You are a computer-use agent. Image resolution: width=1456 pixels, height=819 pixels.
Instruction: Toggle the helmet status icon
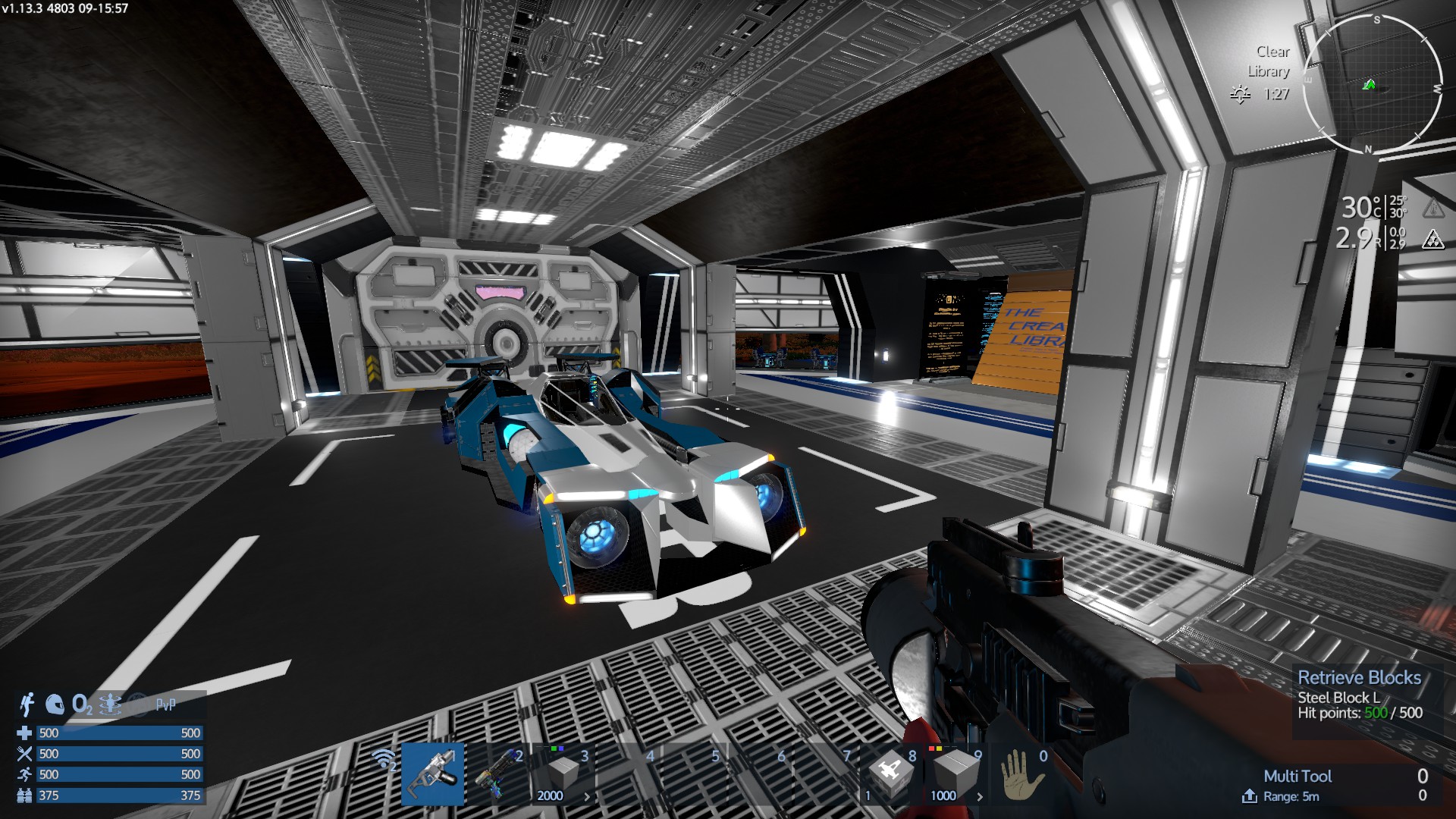(x=55, y=705)
